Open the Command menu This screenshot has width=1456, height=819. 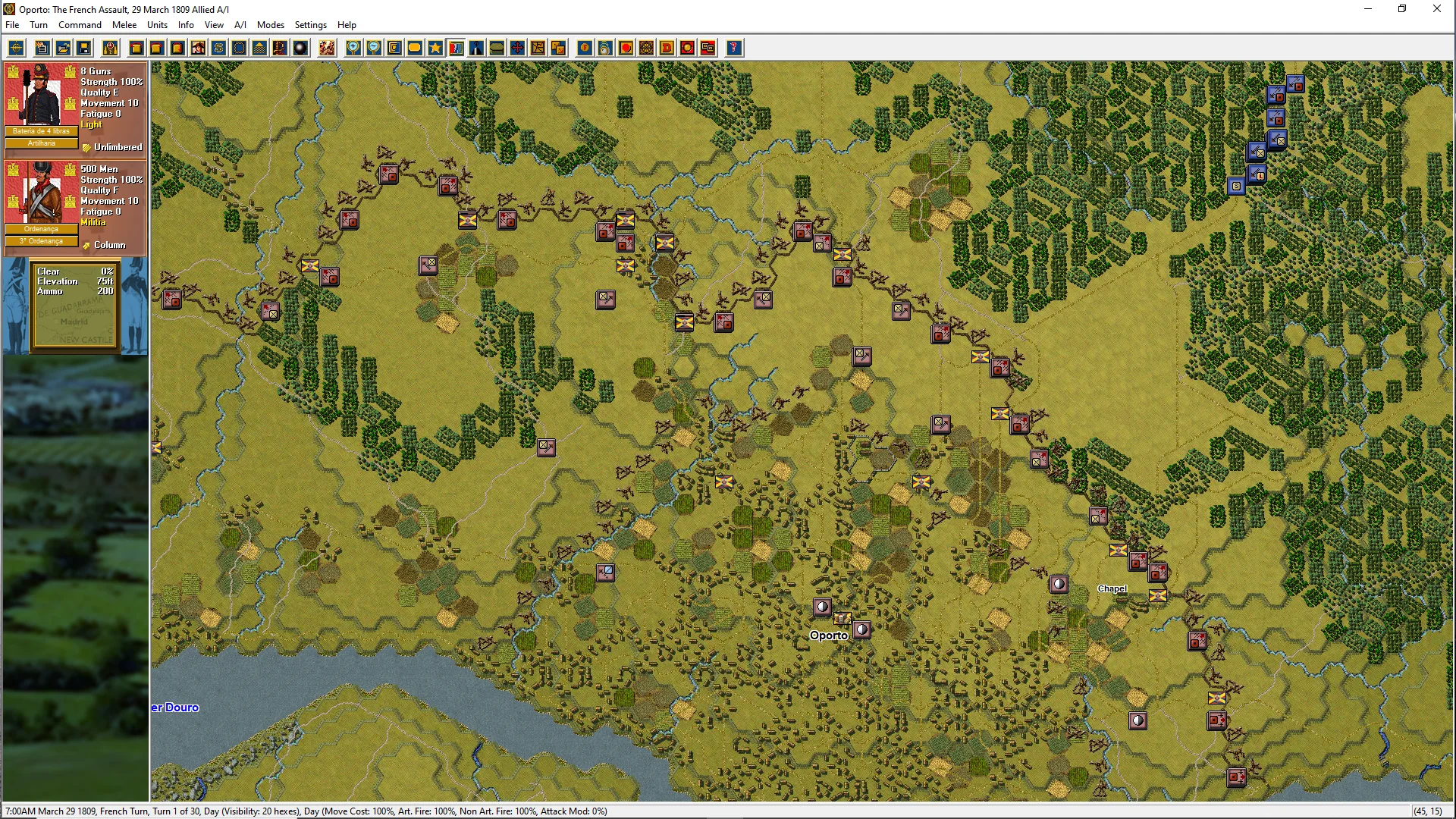click(80, 25)
